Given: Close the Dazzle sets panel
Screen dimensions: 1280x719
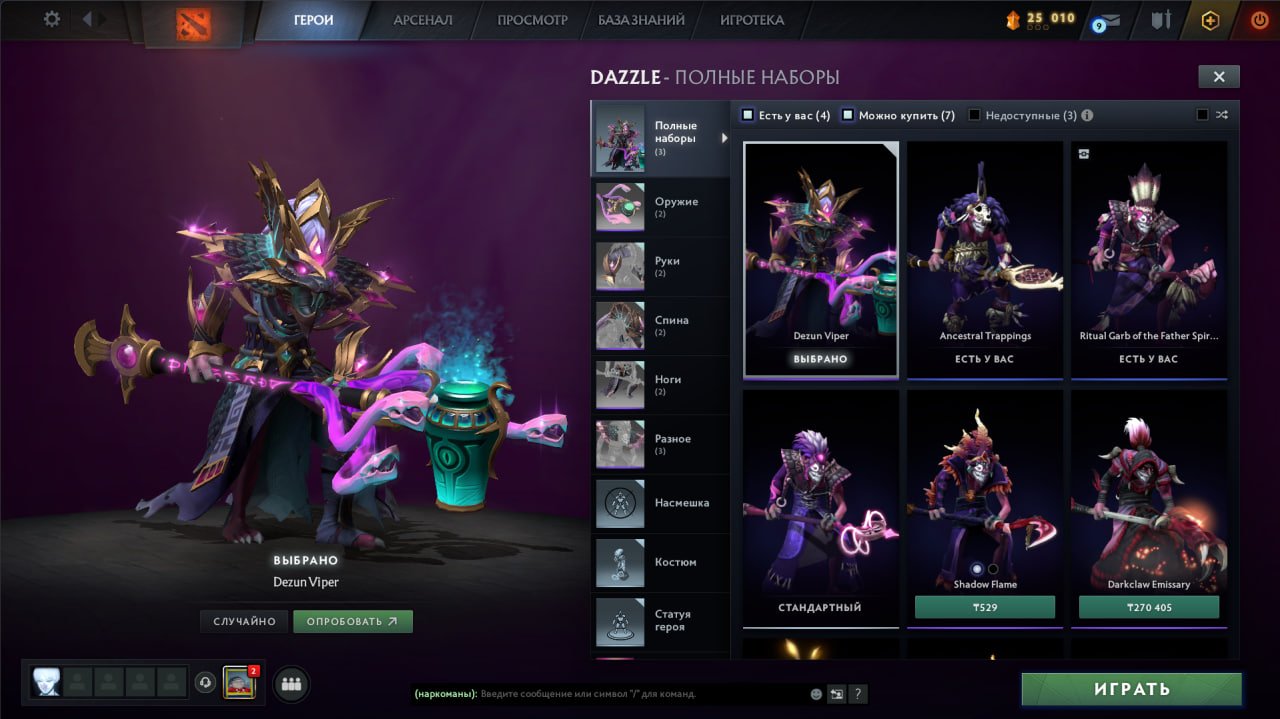Looking at the screenshot, I should 1218,77.
